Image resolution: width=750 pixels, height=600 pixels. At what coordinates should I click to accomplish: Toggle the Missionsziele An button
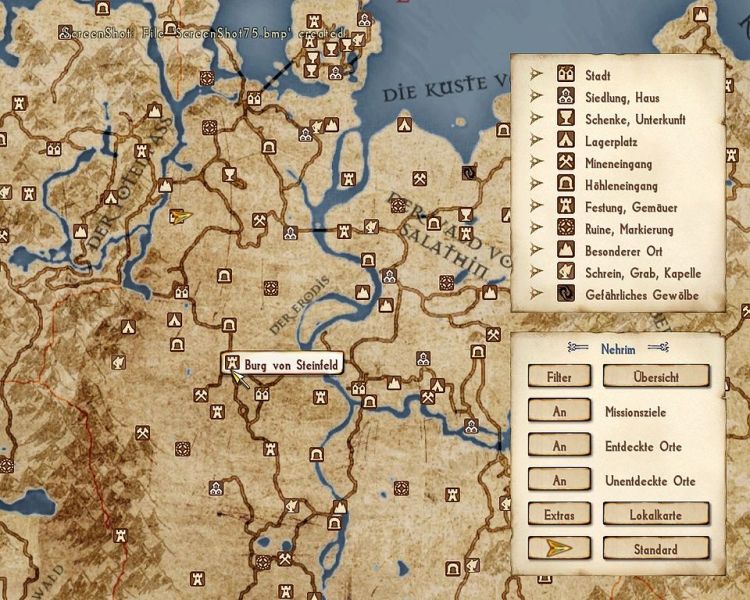click(560, 411)
